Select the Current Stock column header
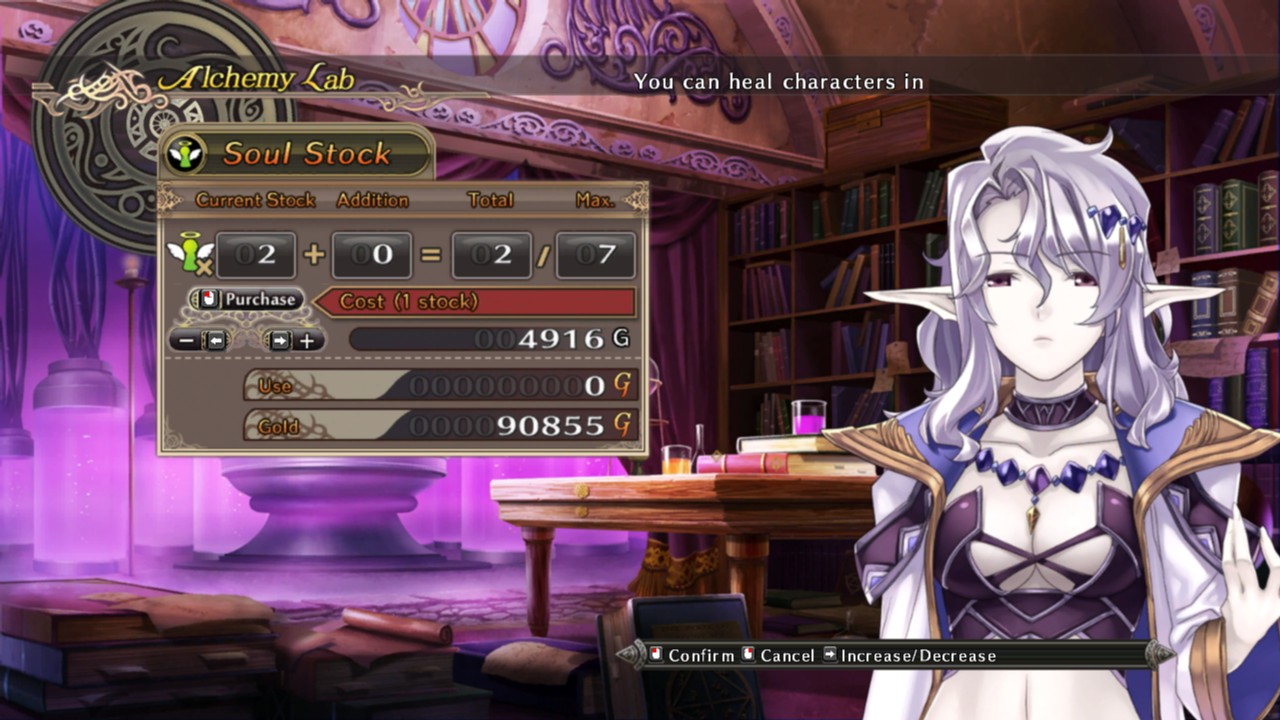1280x720 pixels. [256, 200]
